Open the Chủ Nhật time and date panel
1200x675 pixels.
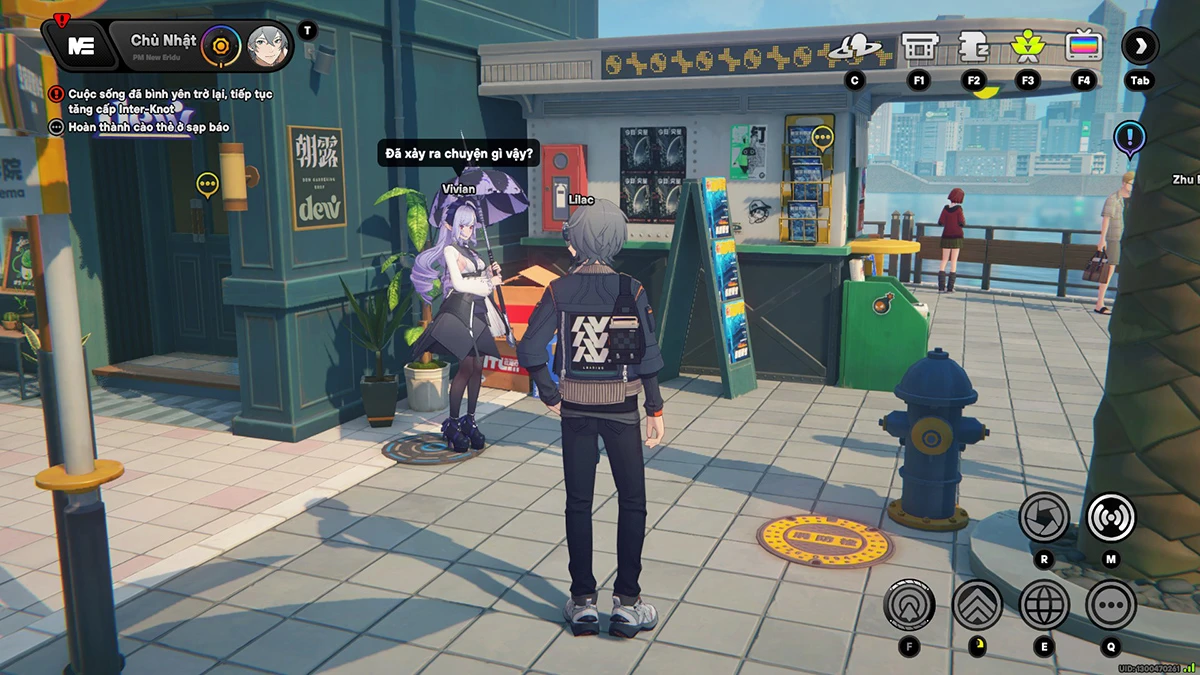pyautogui.click(x=163, y=42)
